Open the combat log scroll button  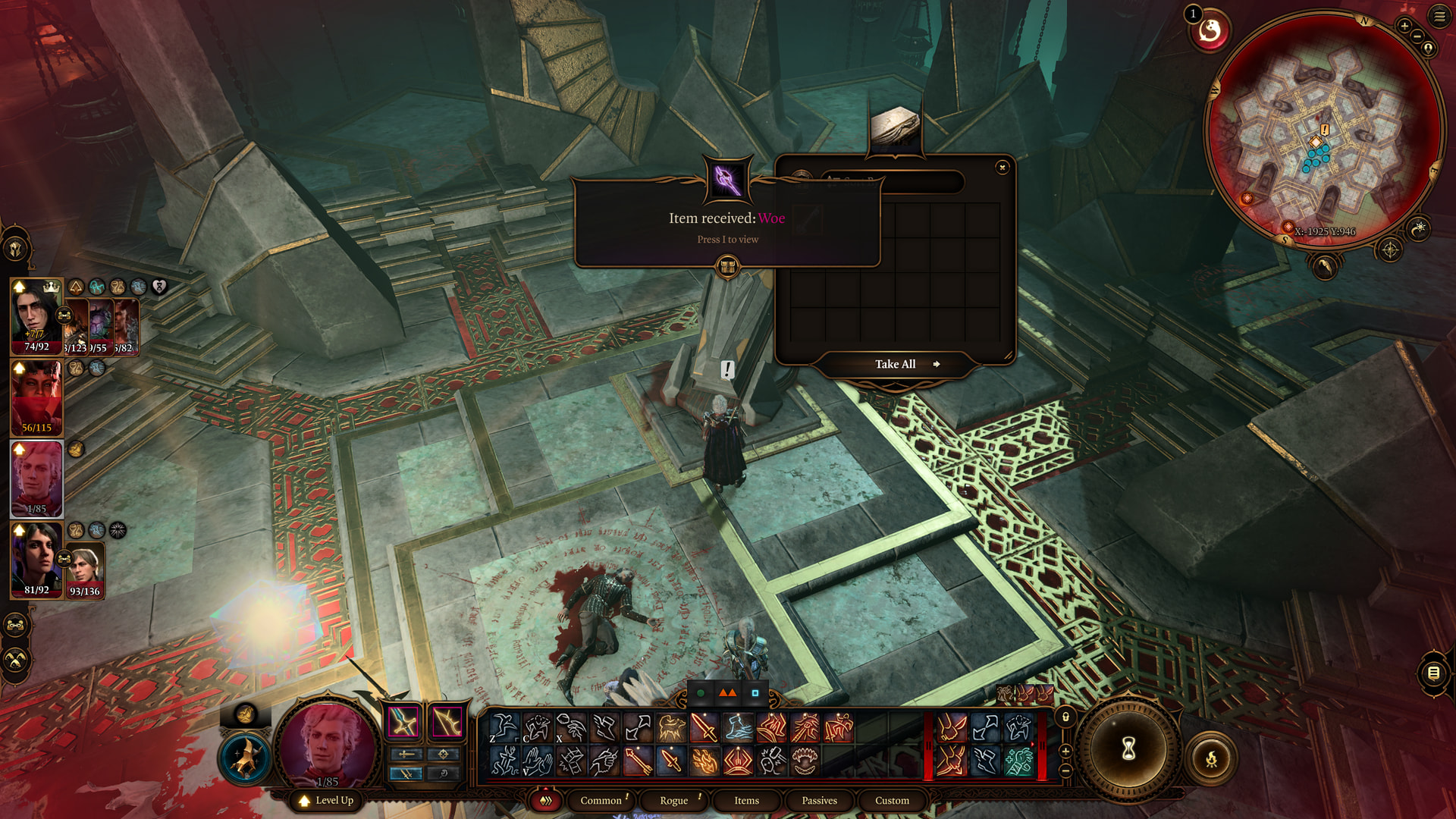point(1433,673)
